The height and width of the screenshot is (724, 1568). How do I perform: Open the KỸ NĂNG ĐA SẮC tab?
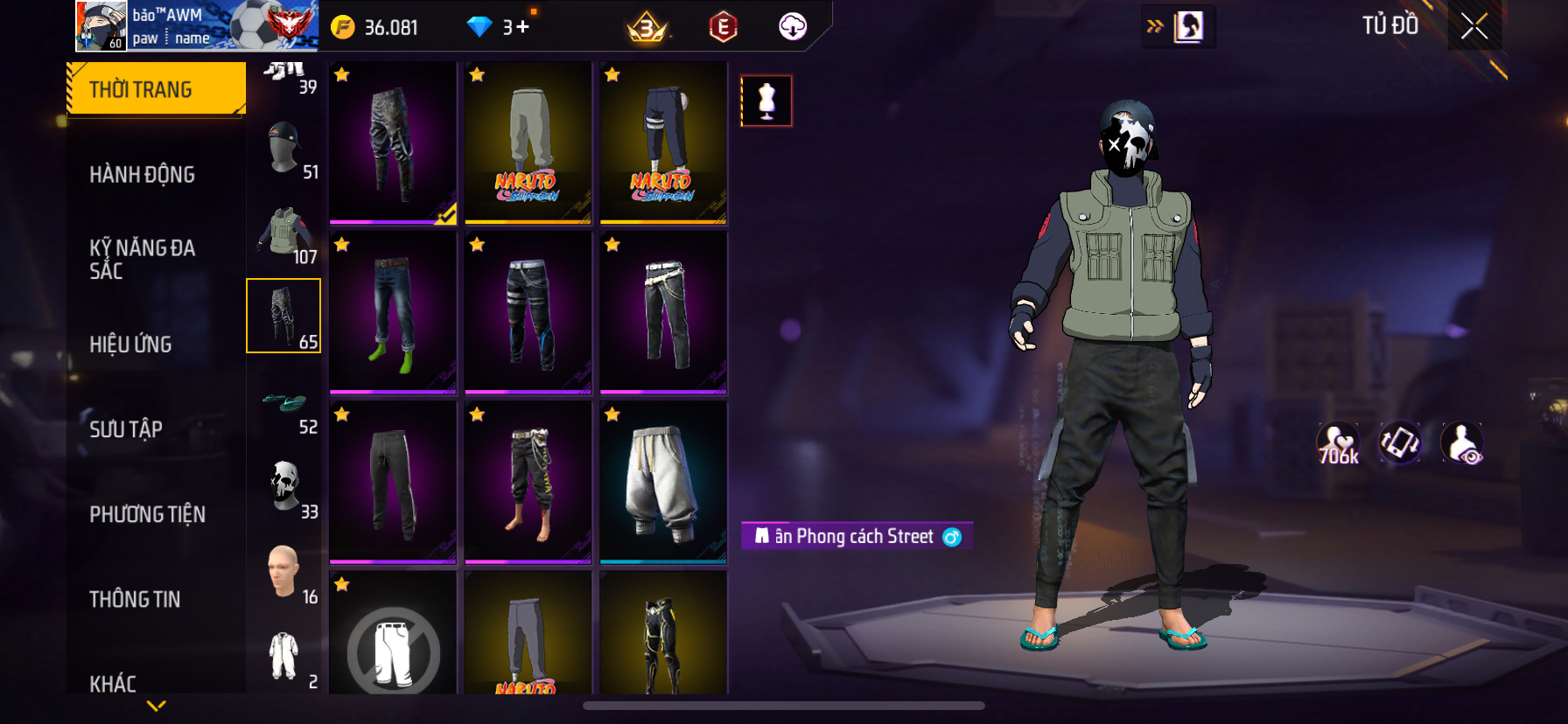point(142,259)
